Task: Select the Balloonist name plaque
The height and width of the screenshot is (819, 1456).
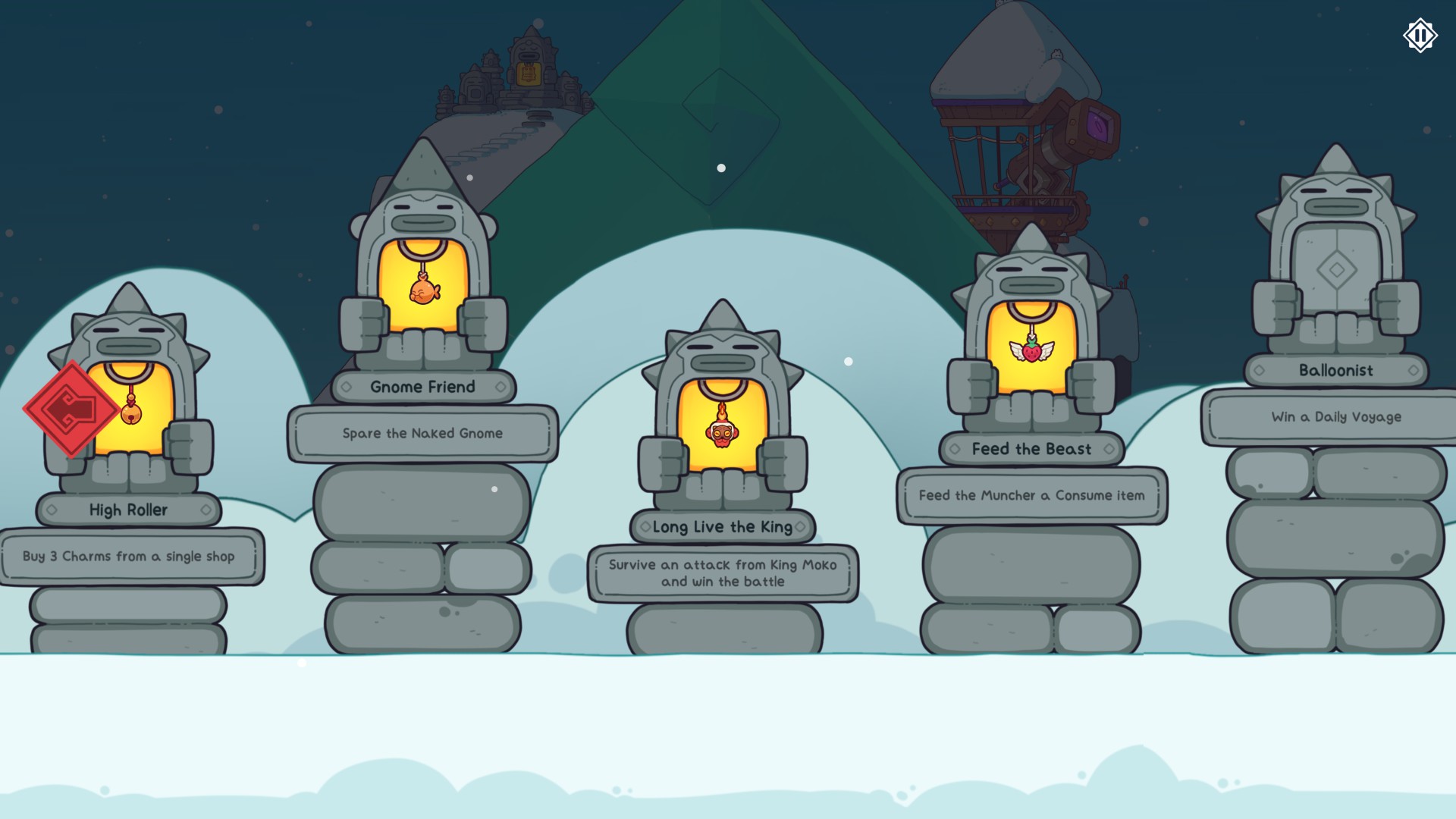Action: [1335, 370]
